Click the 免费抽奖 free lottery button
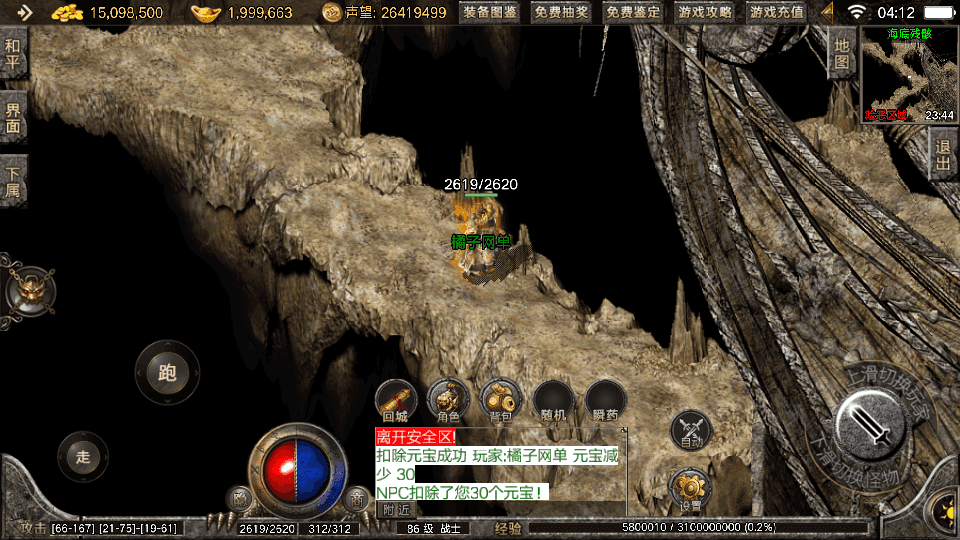The image size is (960, 540). 561,13
